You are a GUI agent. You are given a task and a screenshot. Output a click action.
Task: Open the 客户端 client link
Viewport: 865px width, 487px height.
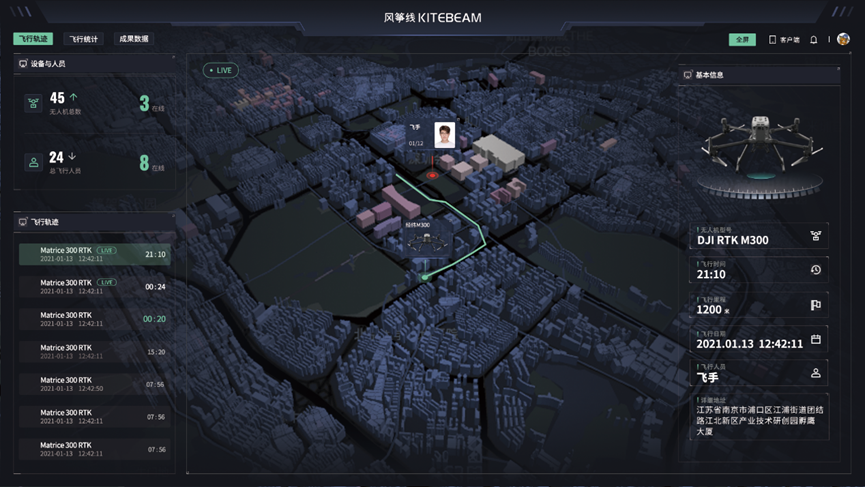tap(784, 40)
